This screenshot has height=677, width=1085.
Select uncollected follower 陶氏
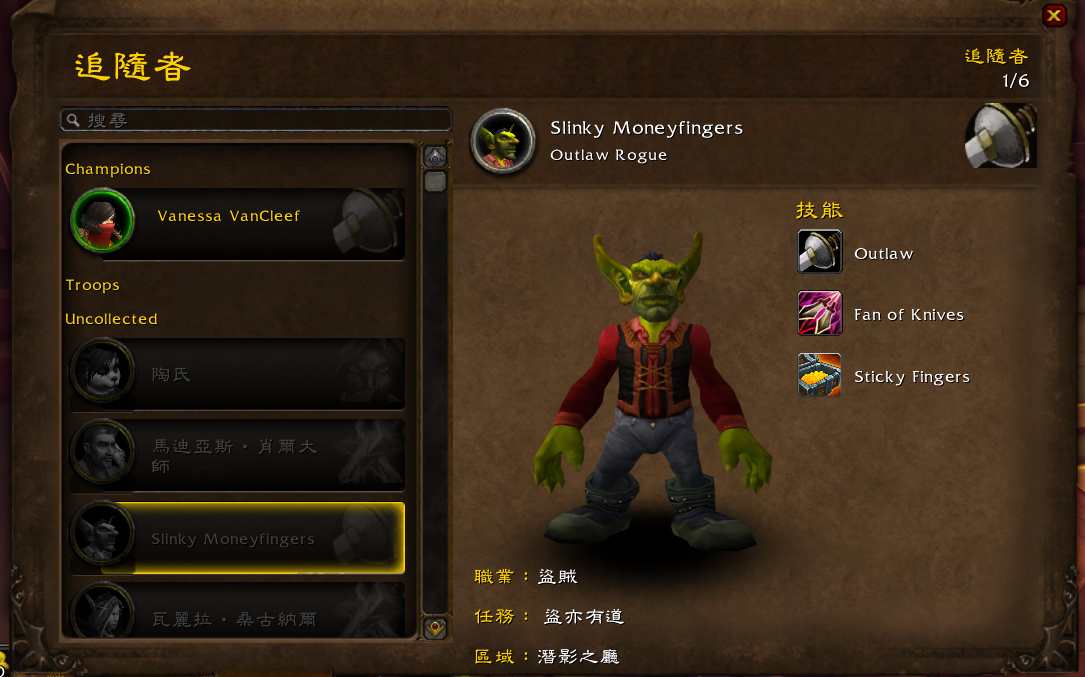pyautogui.click(x=237, y=374)
